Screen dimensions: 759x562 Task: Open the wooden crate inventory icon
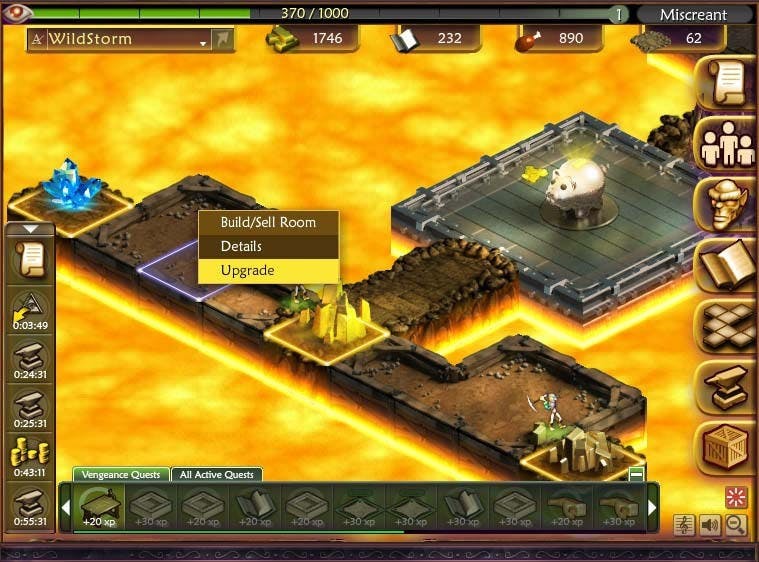click(x=725, y=448)
